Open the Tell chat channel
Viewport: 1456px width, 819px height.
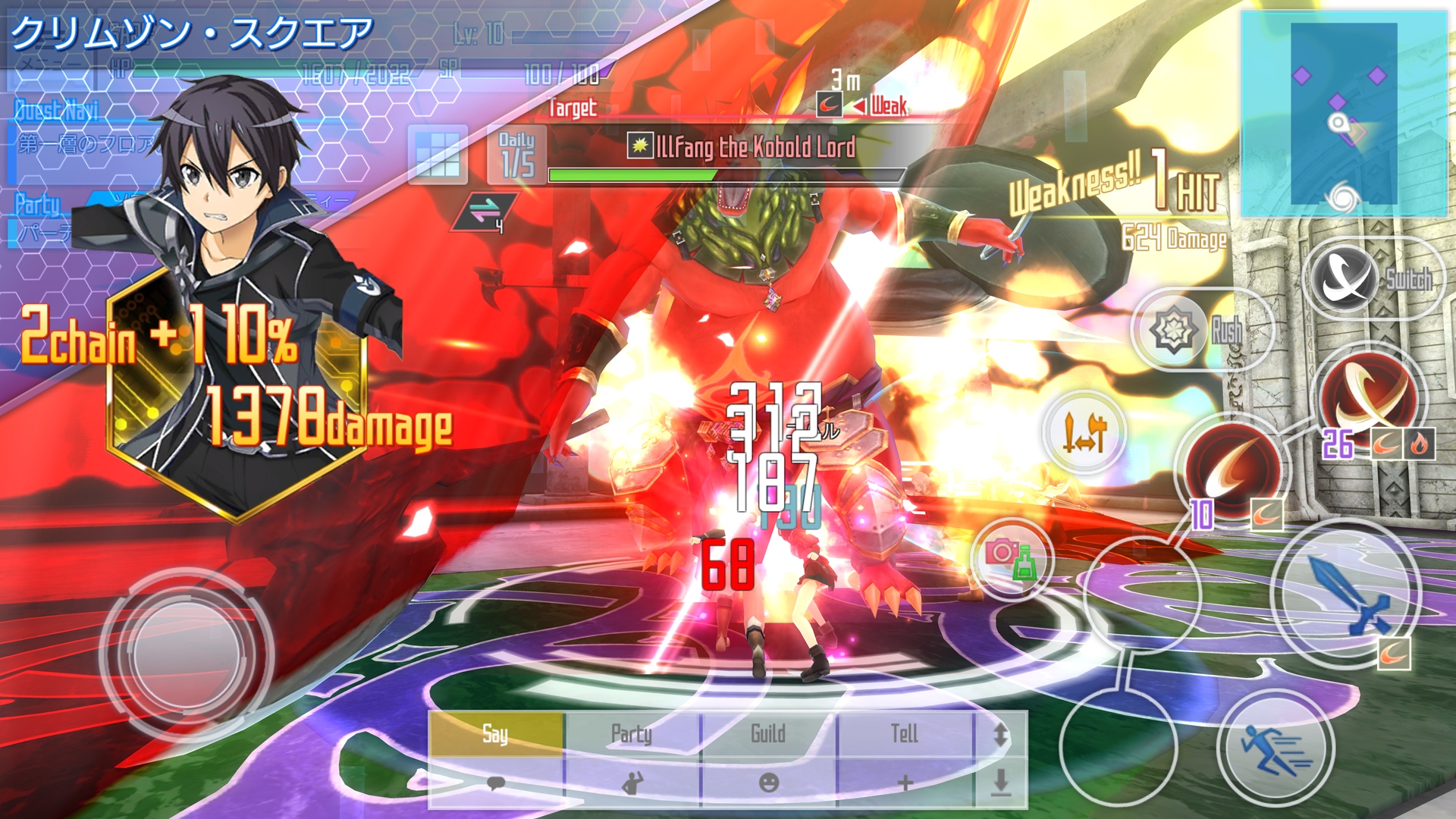906,733
